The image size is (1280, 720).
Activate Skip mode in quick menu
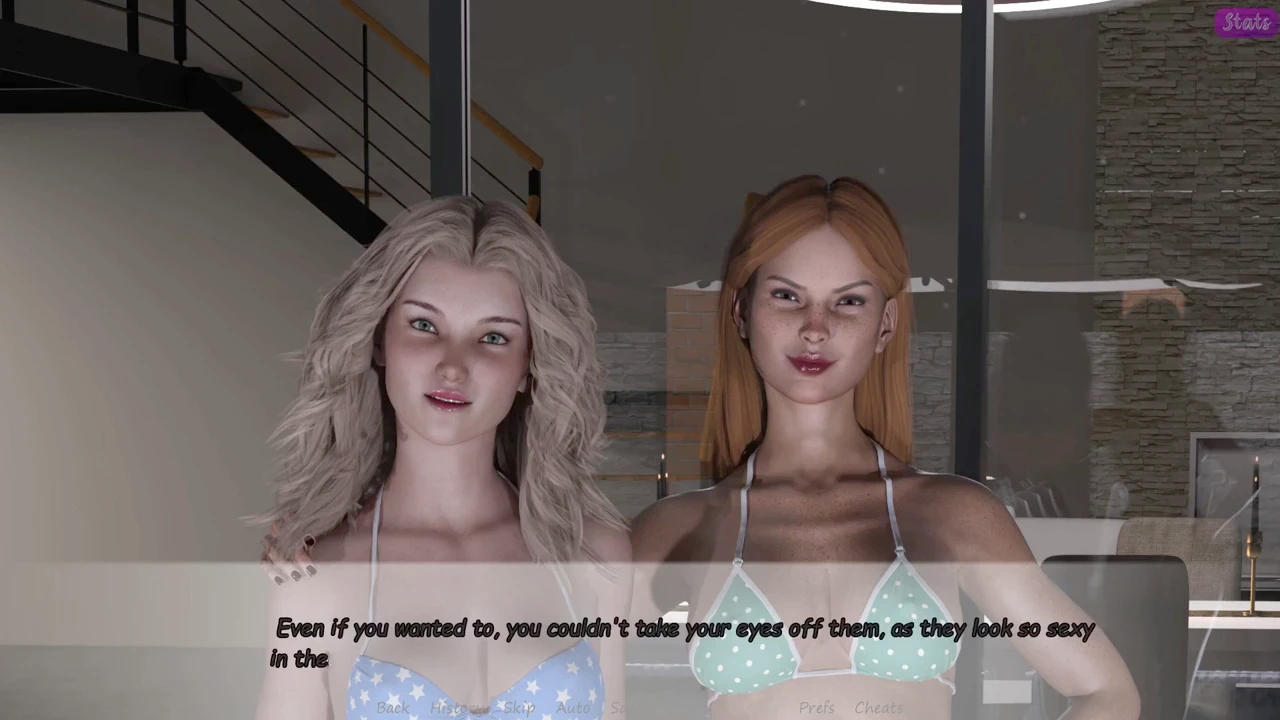pos(519,708)
